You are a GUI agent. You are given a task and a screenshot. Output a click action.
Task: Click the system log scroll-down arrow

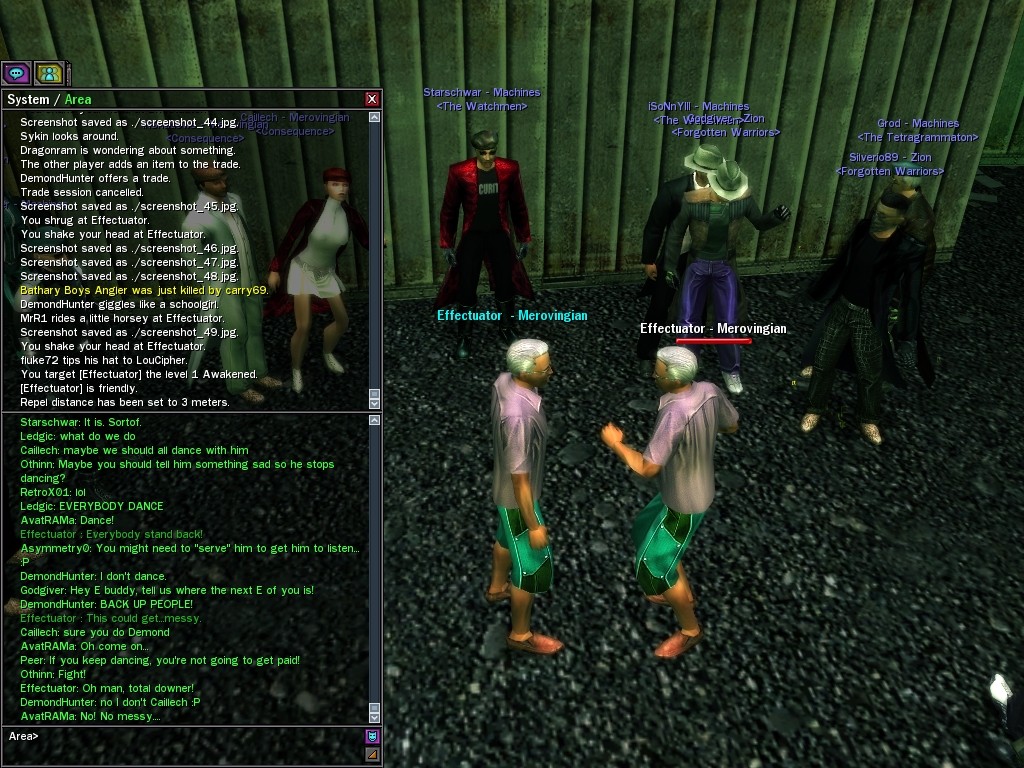point(375,402)
